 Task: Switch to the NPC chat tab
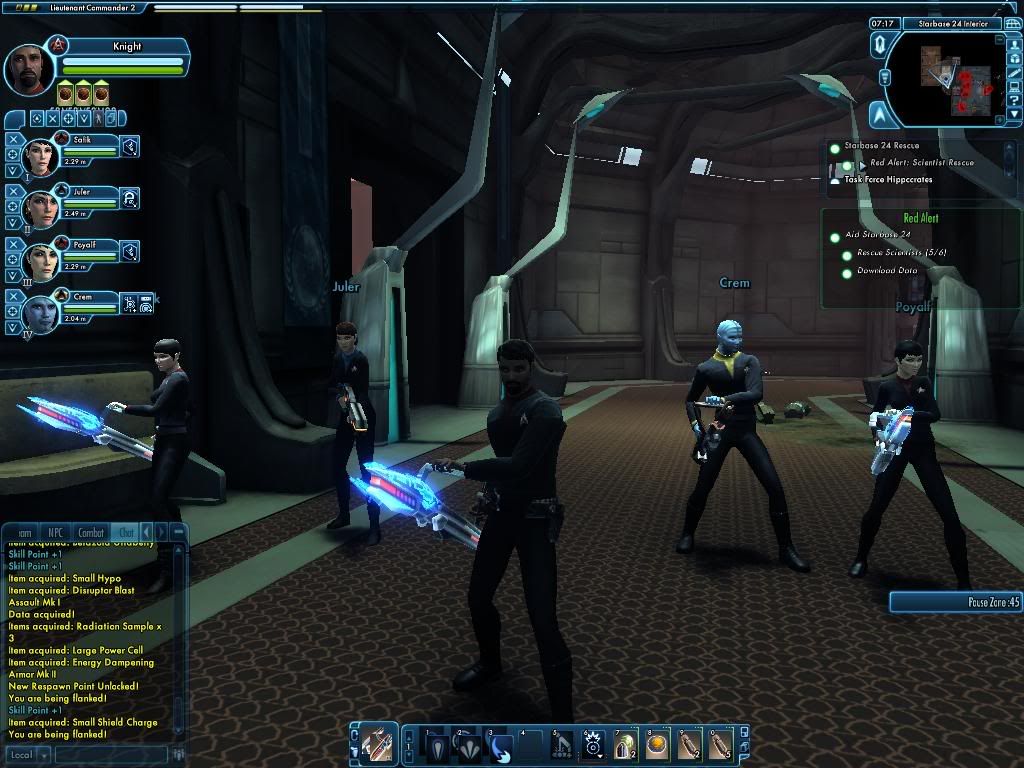pyautogui.click(x=55, y=533)
